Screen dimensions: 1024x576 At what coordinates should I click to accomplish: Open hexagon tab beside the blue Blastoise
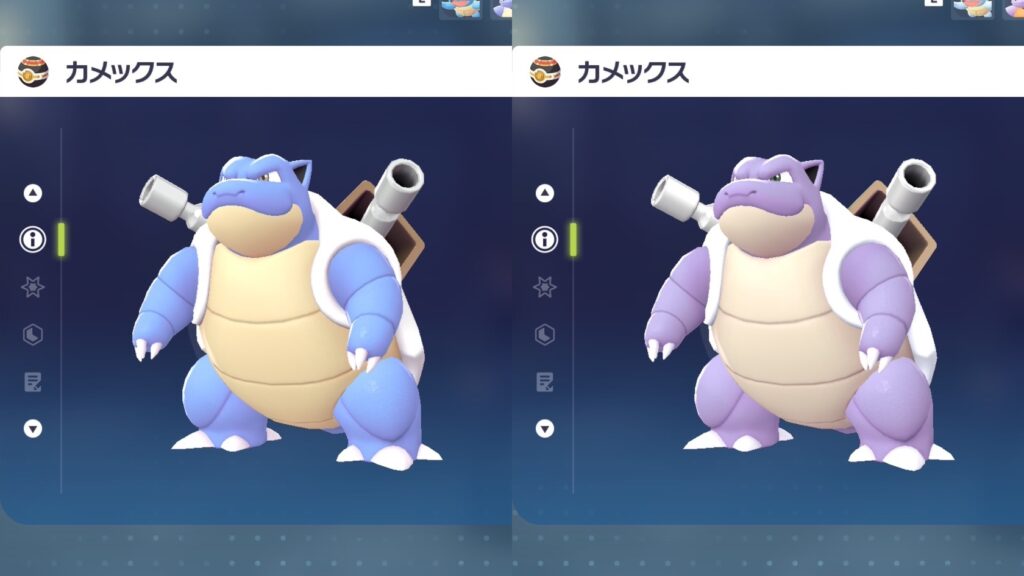click(33, 334)
